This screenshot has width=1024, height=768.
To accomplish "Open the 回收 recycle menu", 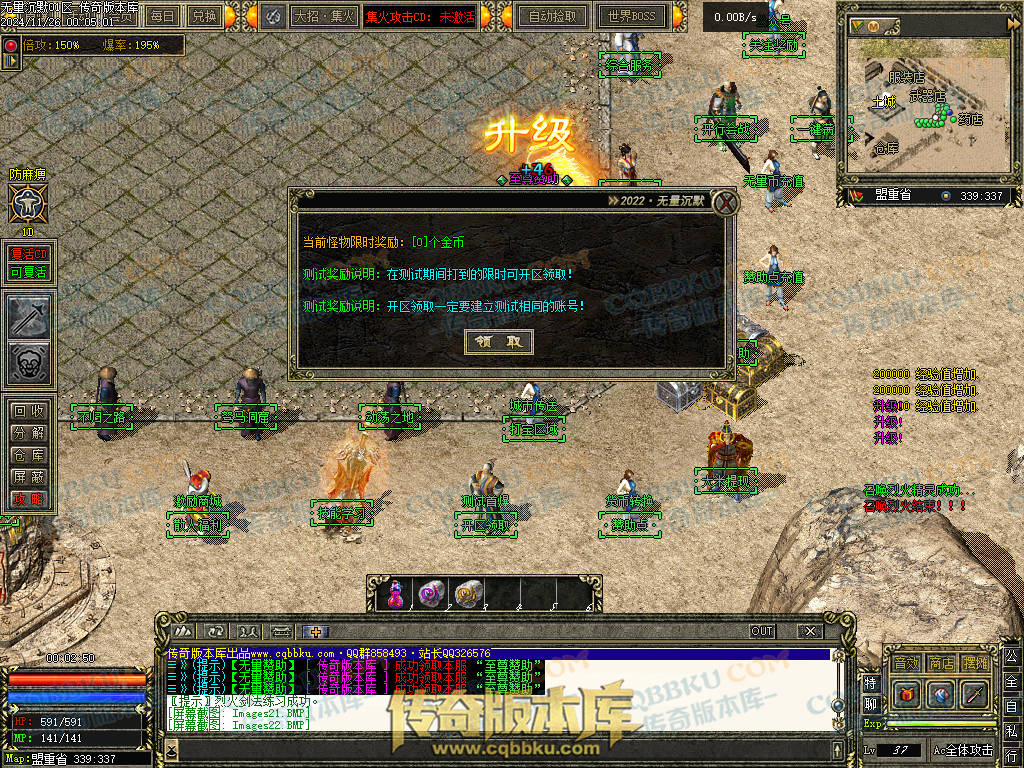I will coord(27,411).
